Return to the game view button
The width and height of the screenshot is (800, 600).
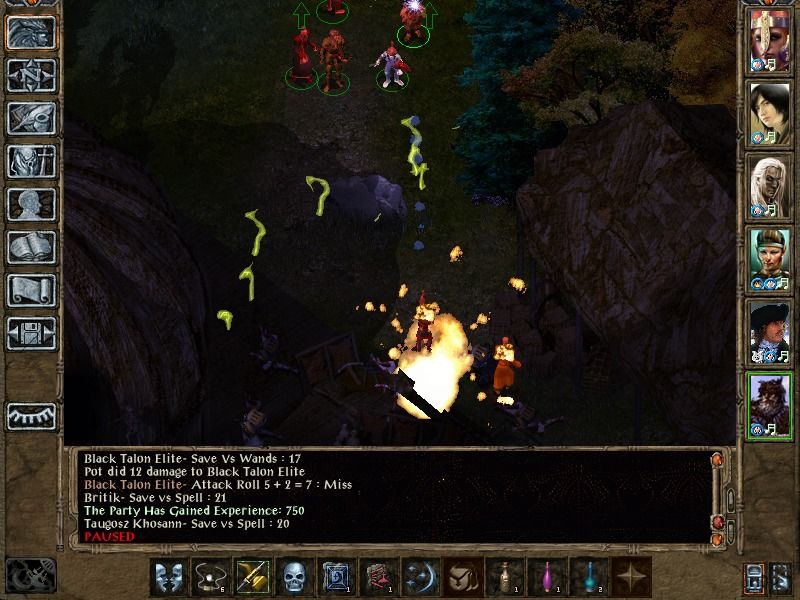[x=31, y=32]
